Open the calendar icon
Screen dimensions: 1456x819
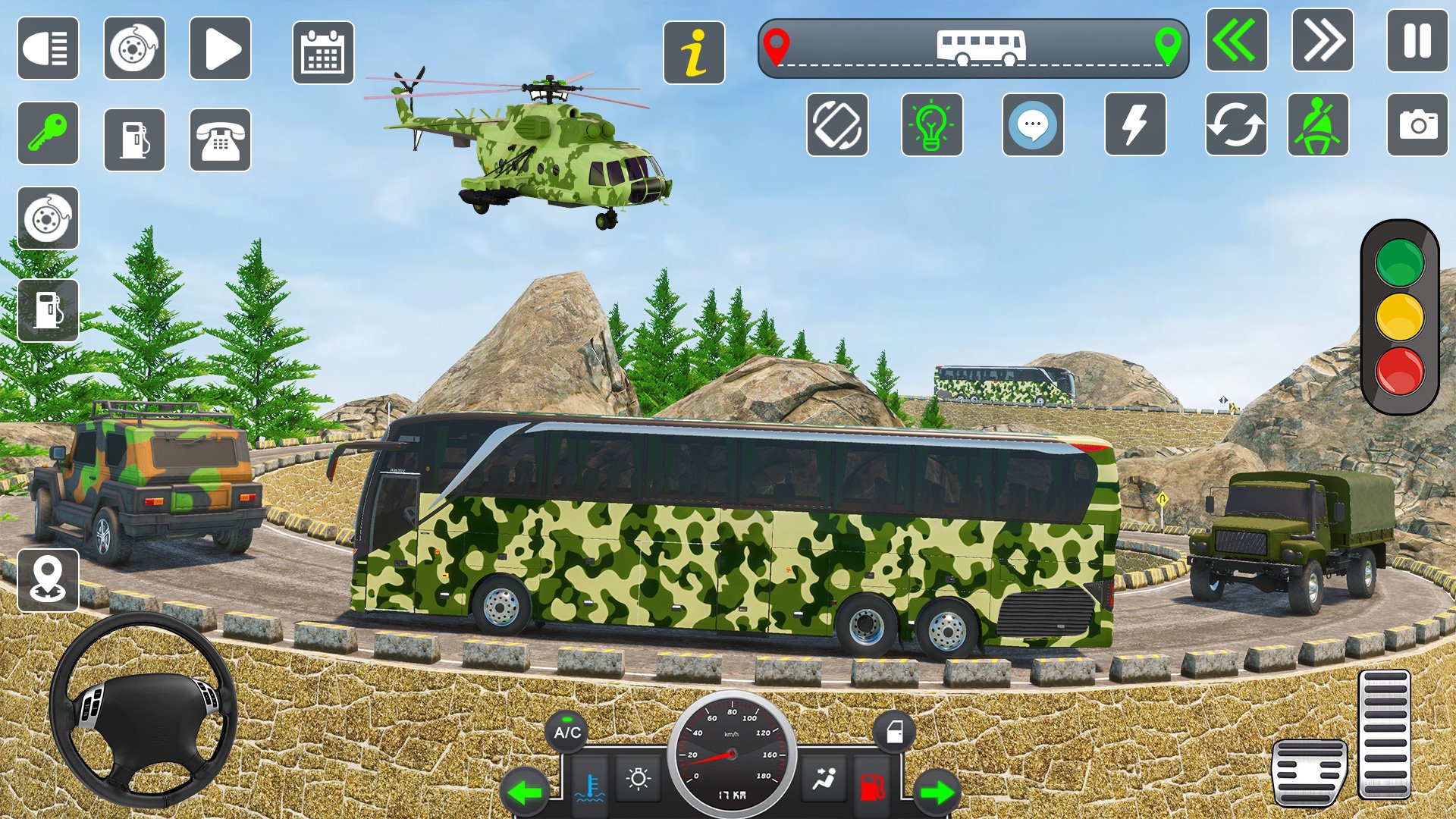coord(323,52)
